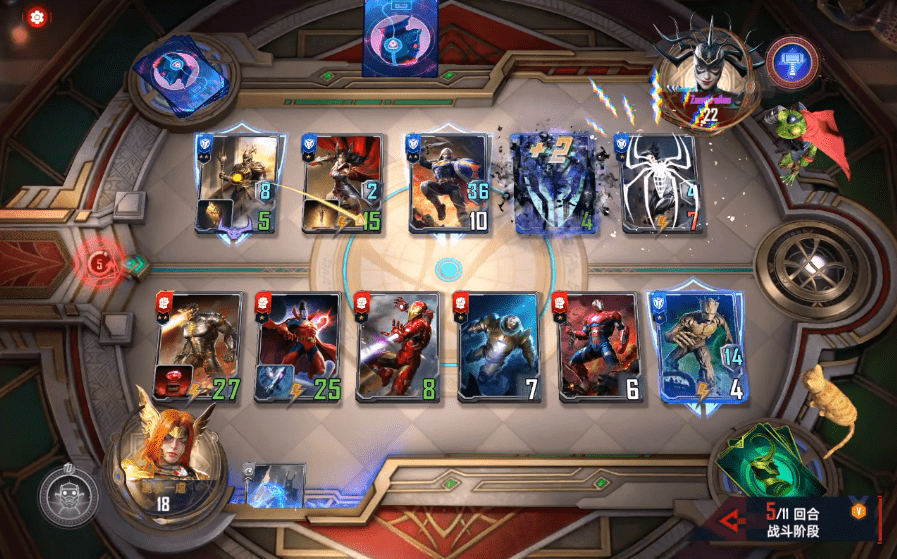Viewport: 897px width, 559px height.
Task: Click the blue hammer emblem
Action: click(x=792, y=62)
